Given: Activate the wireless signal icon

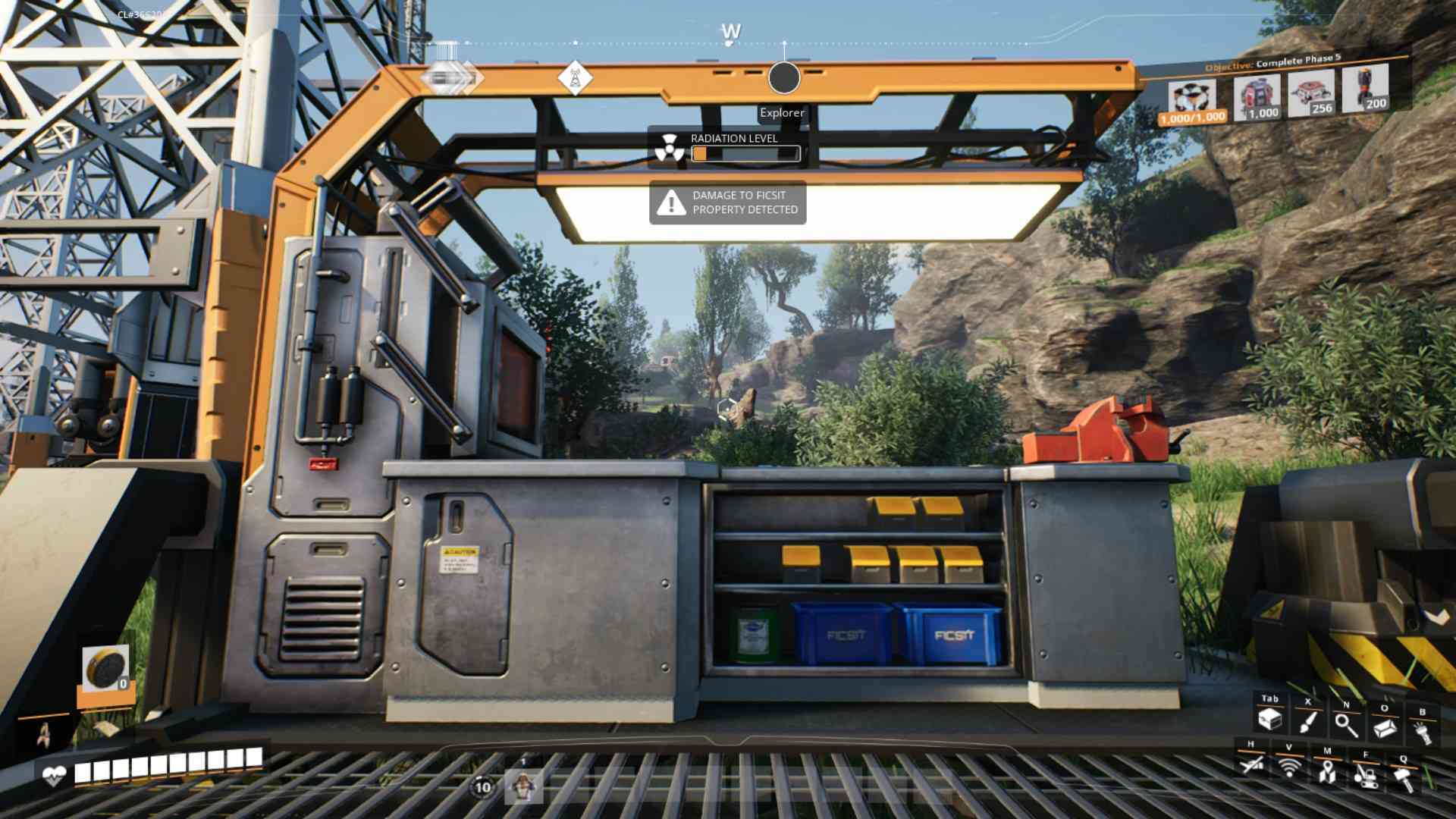Looking at the screenshot, I should [x=1289, y=767].
